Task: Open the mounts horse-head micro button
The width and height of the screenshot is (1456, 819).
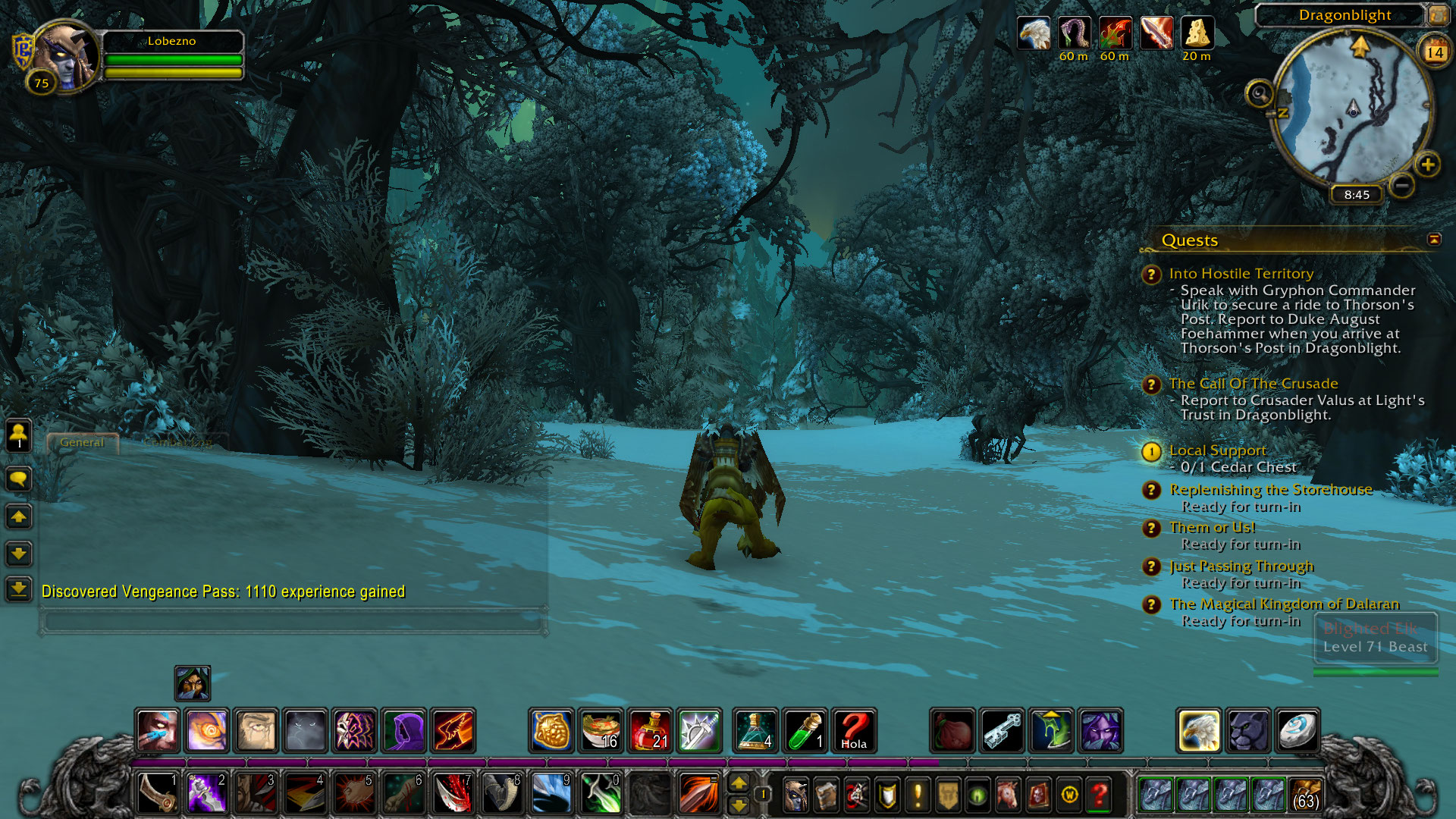Action: (1008, 795)
